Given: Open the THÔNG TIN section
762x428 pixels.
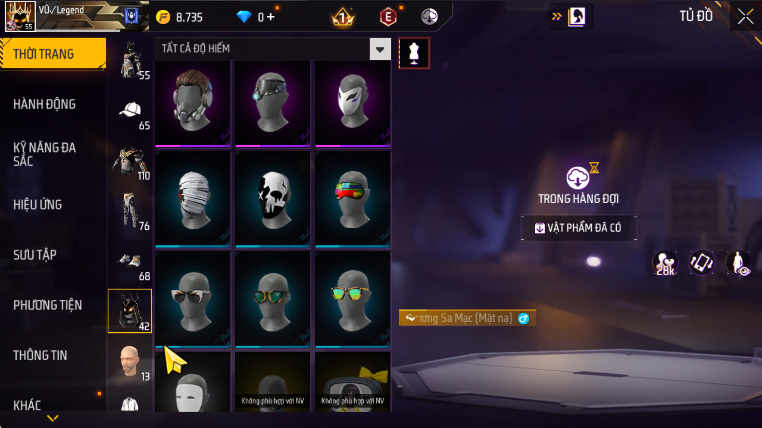Looking at the screenshot, I should click(41, 354).
